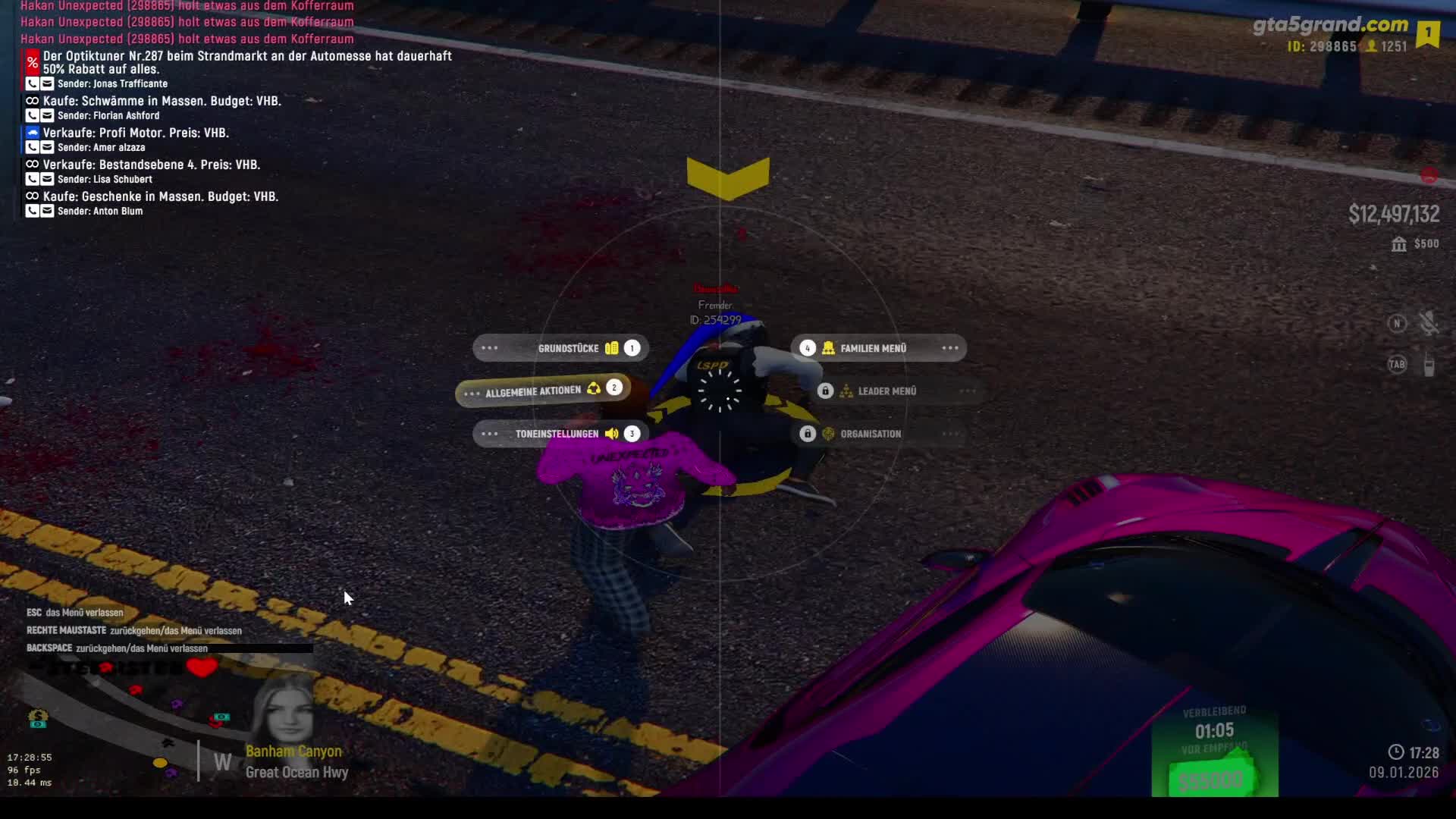Toggle the muted microphone icon
Screen dimensions: 1456x819
[x=1429, y=324]
